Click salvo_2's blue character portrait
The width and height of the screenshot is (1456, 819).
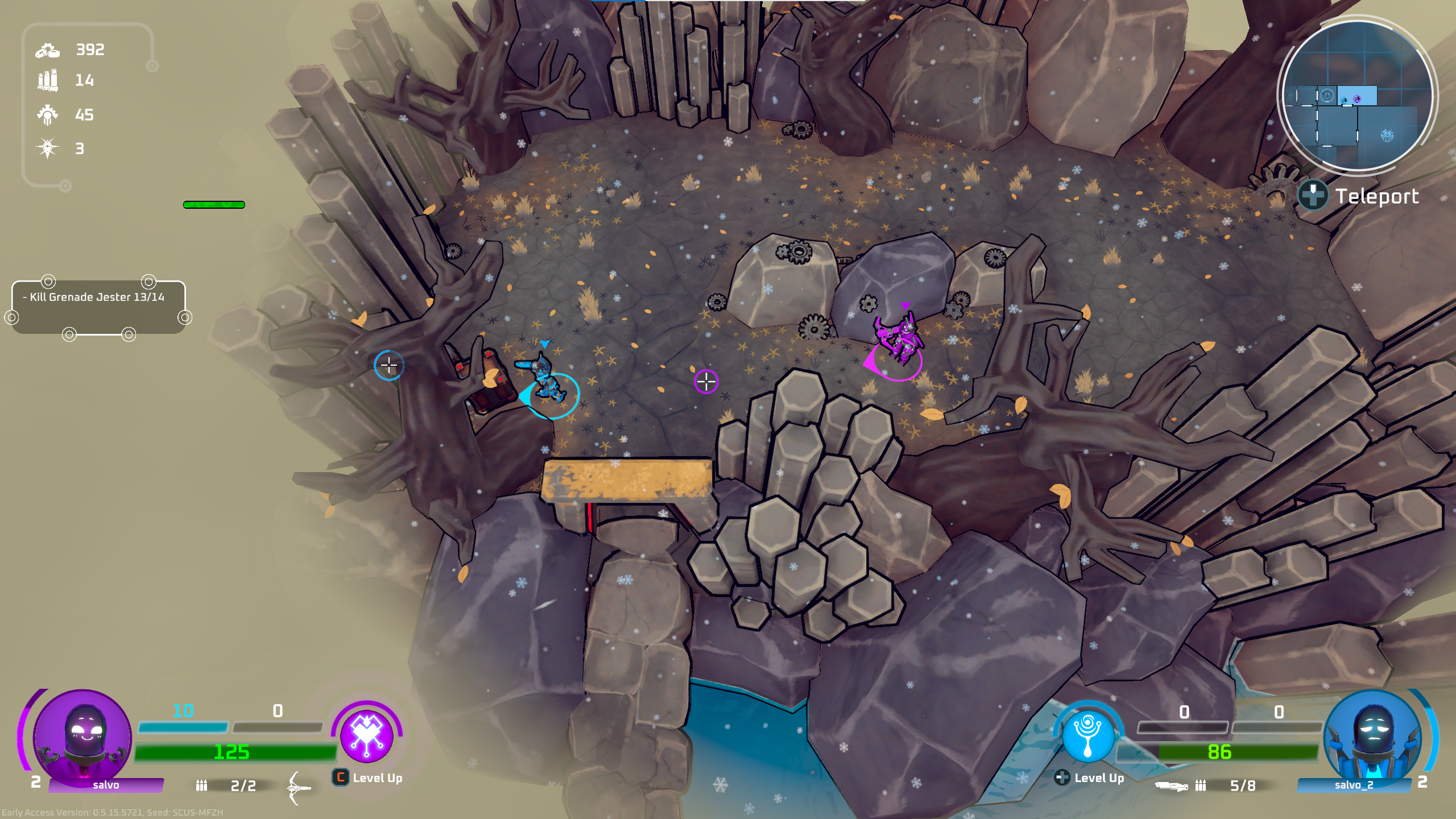(x=1372, y=736)
